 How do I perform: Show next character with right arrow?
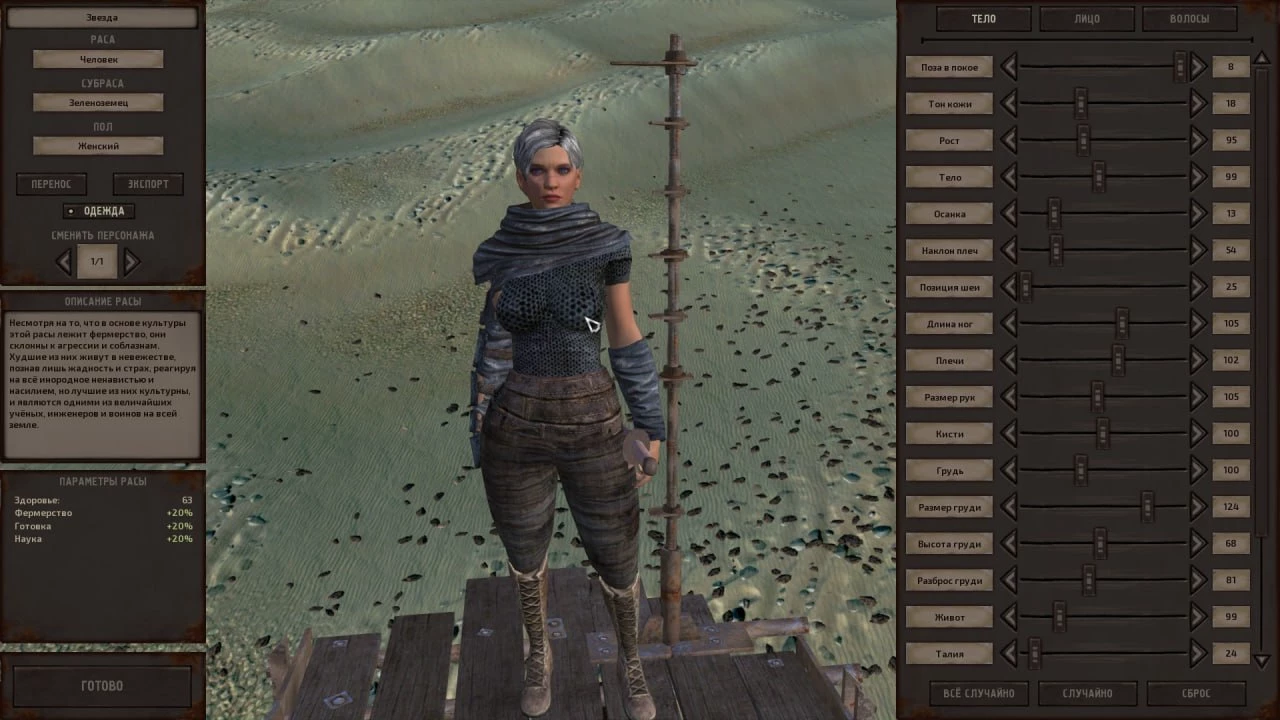tap(132, 262)
